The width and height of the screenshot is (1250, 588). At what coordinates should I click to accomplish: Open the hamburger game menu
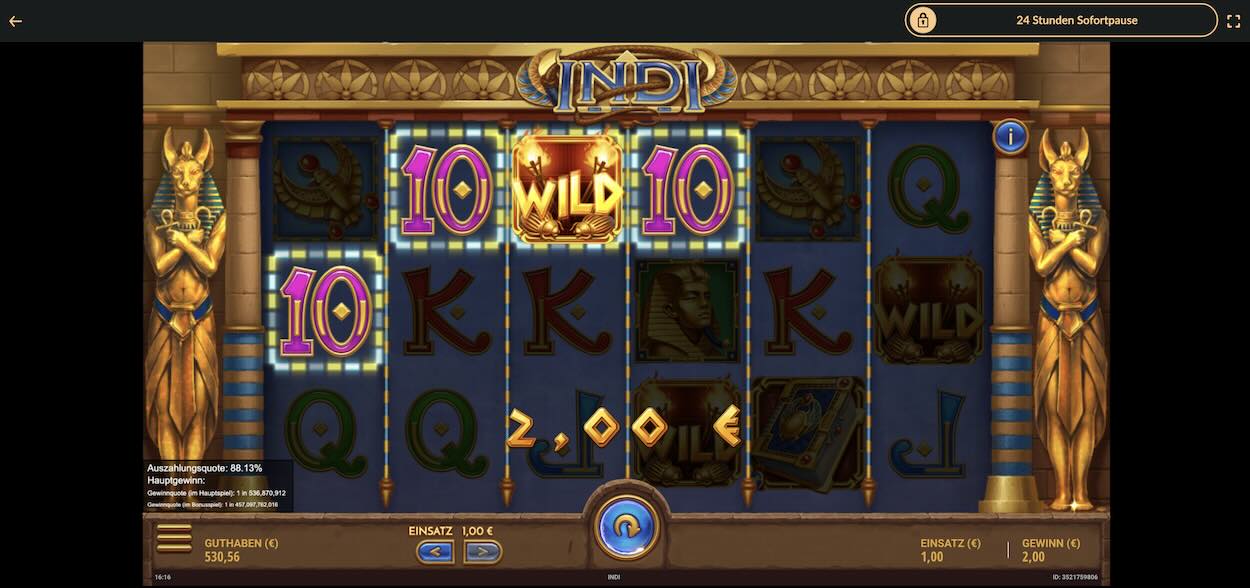pyautogui.click(x=174, y=540)
